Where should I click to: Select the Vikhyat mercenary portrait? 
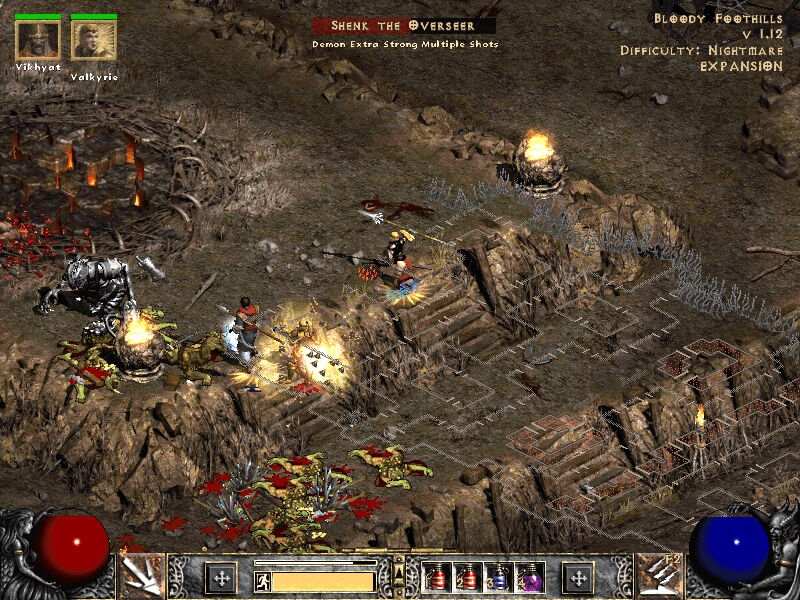coord(38,39)
